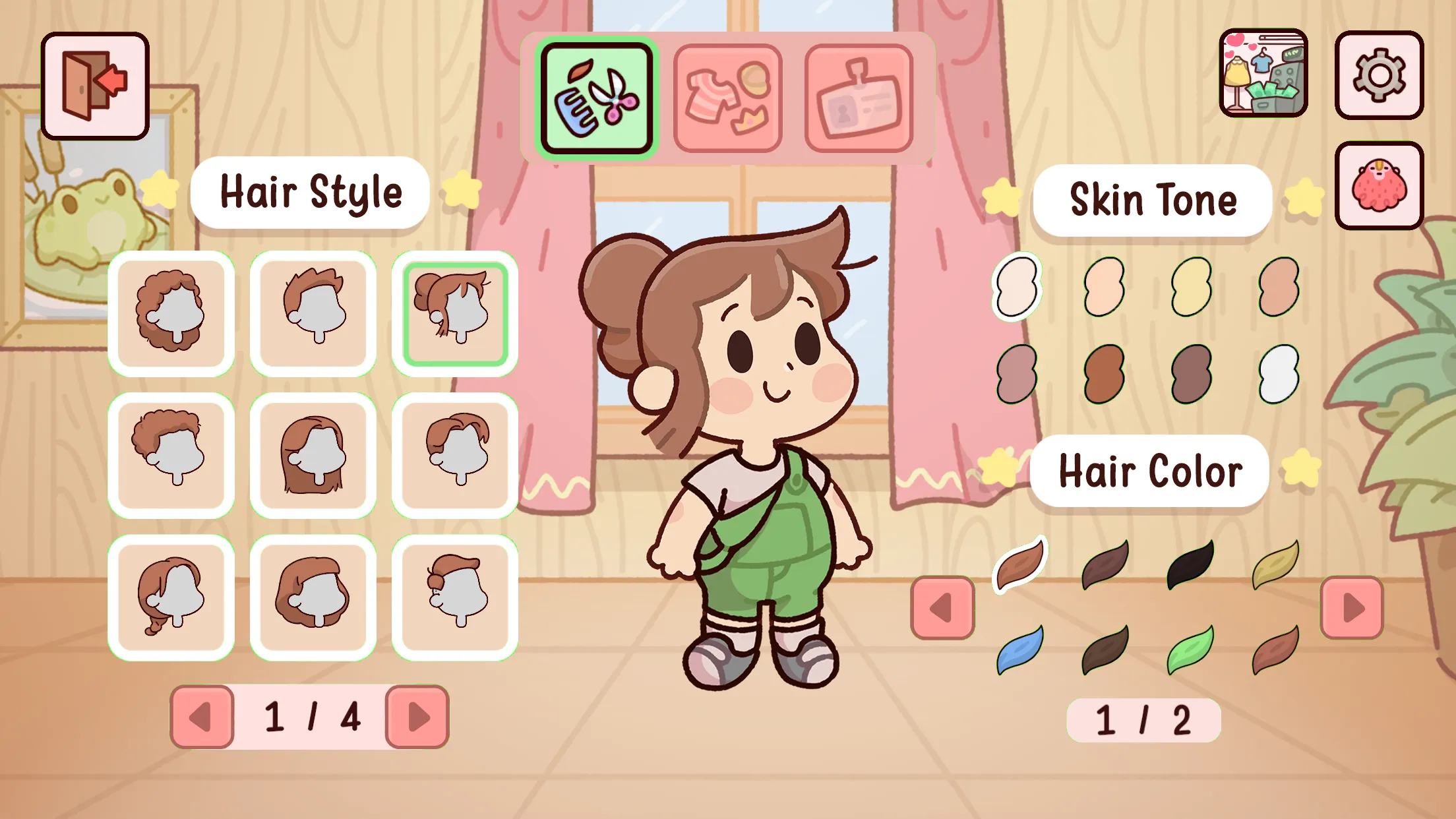
Task: Open the ID card tab
Action: coord(857,98)
